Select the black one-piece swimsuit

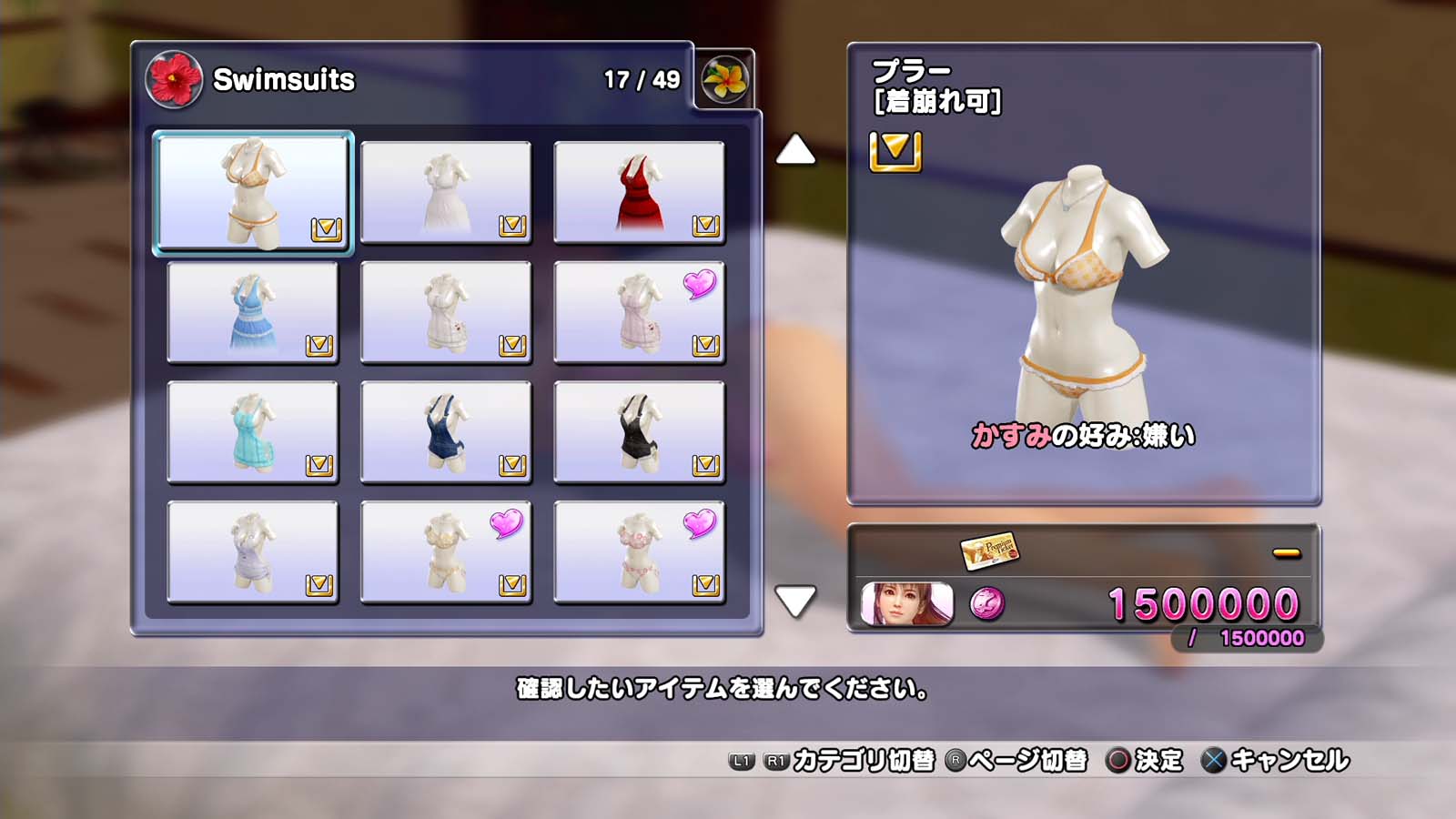click(x=639, y=431)
